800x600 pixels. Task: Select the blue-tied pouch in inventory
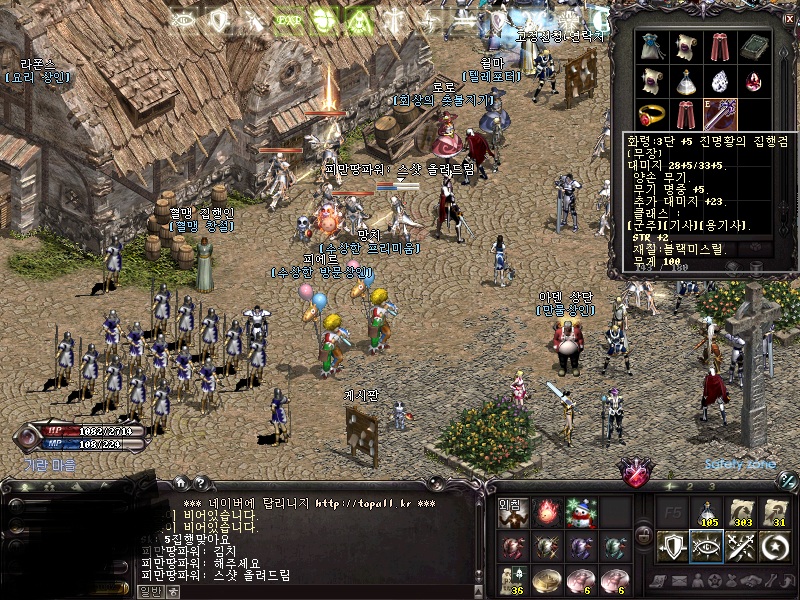pyautogui.click(x=652, y=47)
